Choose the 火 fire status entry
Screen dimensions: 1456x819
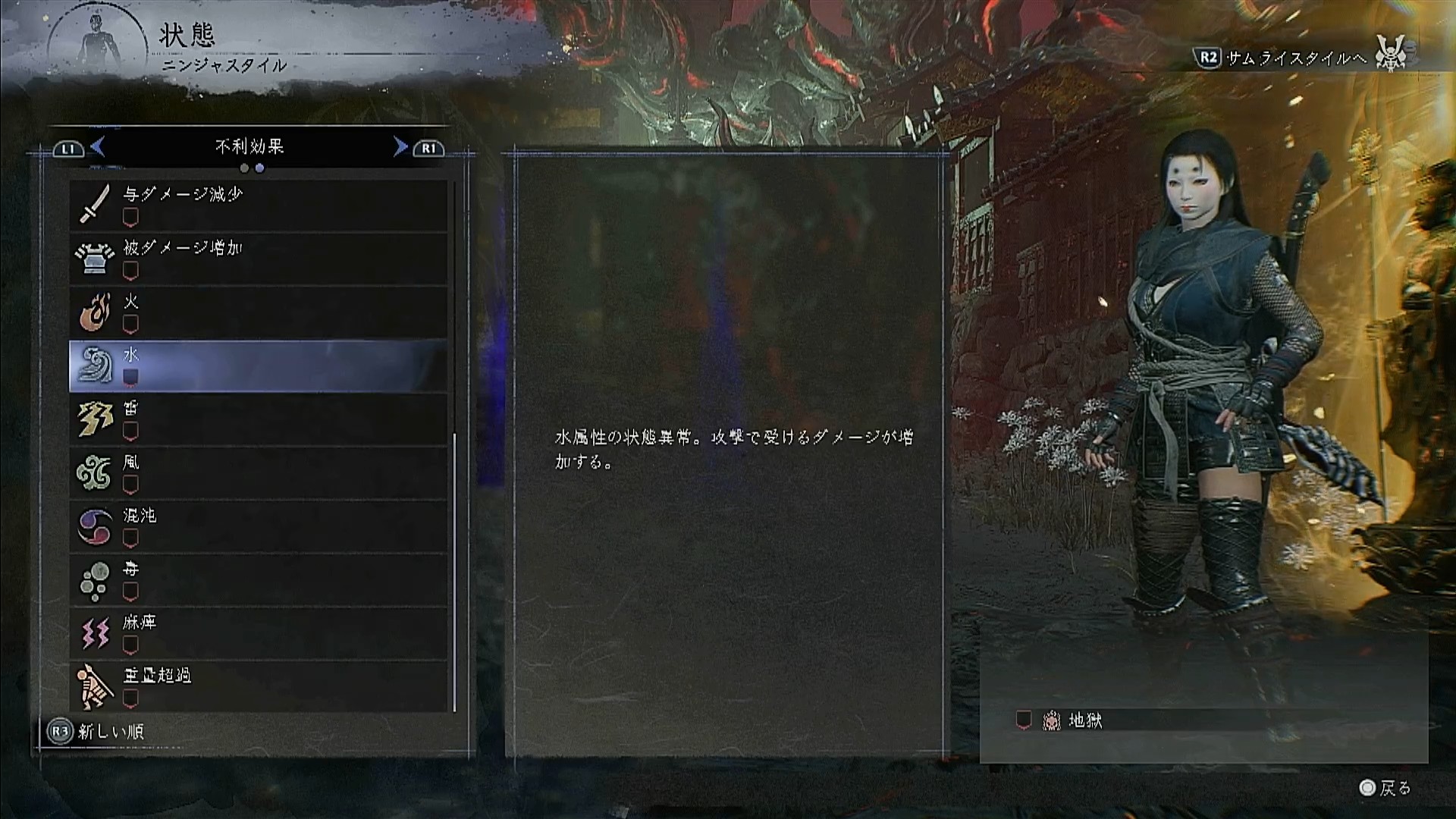[x=258, y=312]
